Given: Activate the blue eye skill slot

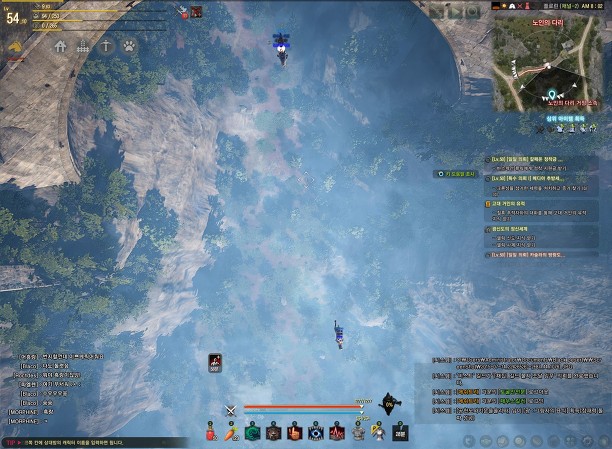Looking at the screenshot, I should click(x=316, y=433).
